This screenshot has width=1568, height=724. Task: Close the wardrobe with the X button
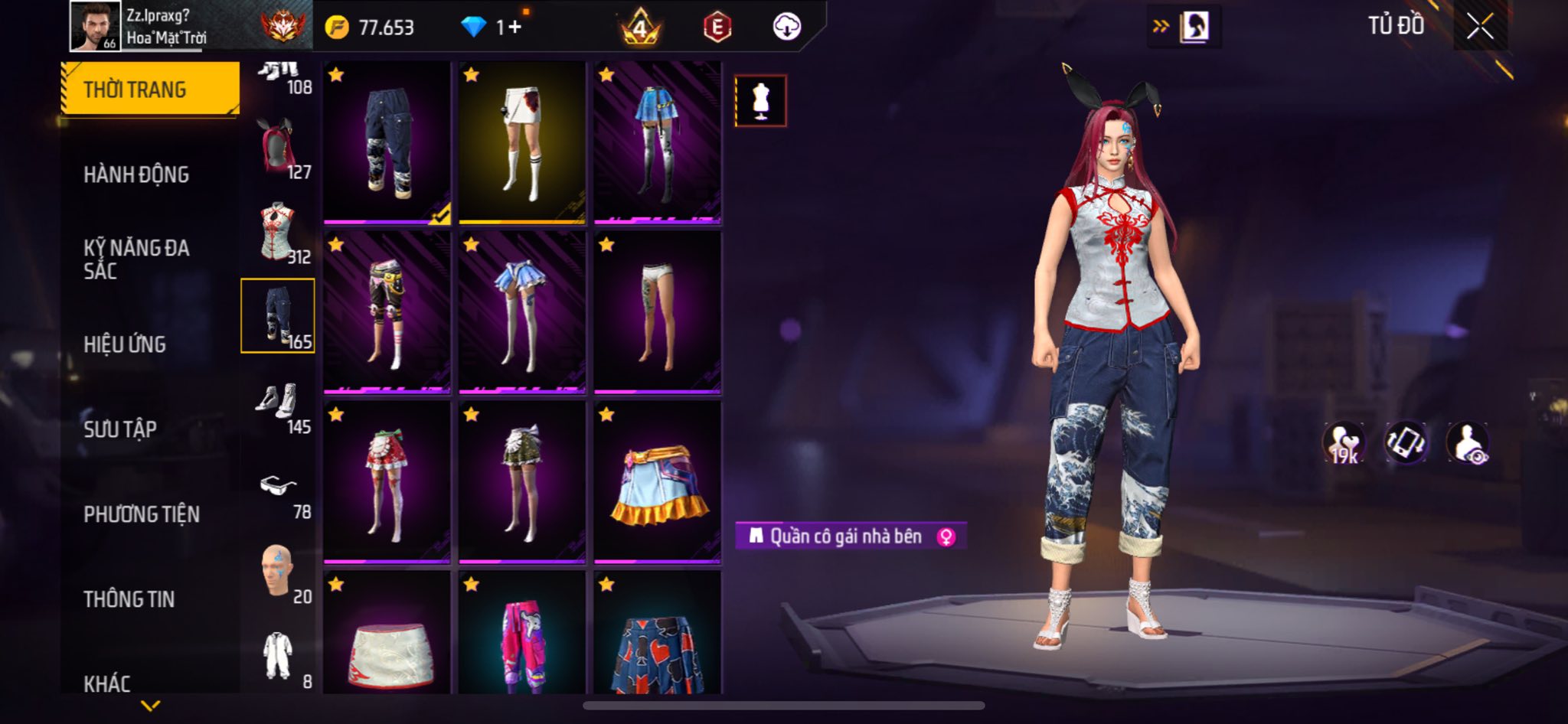point(1480,28)
